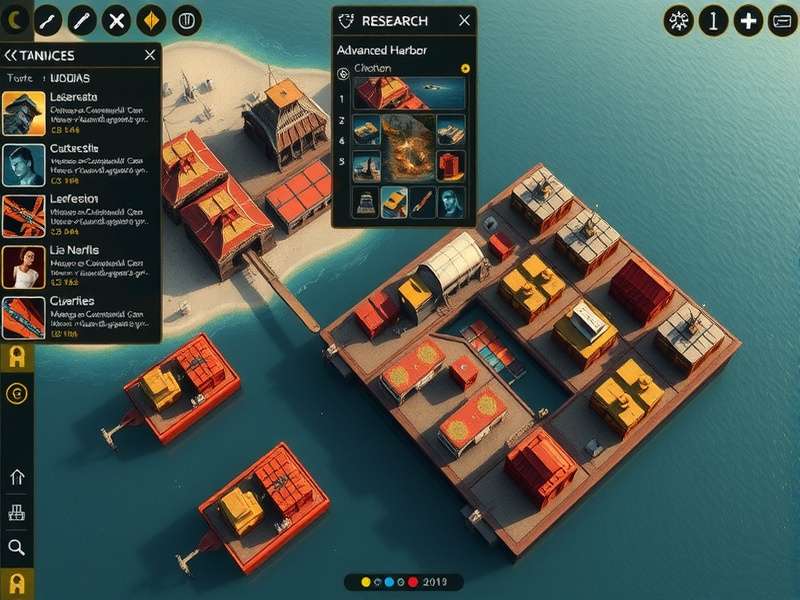Screen dimensions: 800x600
Task: Select the building icon in left sidebar
Action: tap(16, 512)
